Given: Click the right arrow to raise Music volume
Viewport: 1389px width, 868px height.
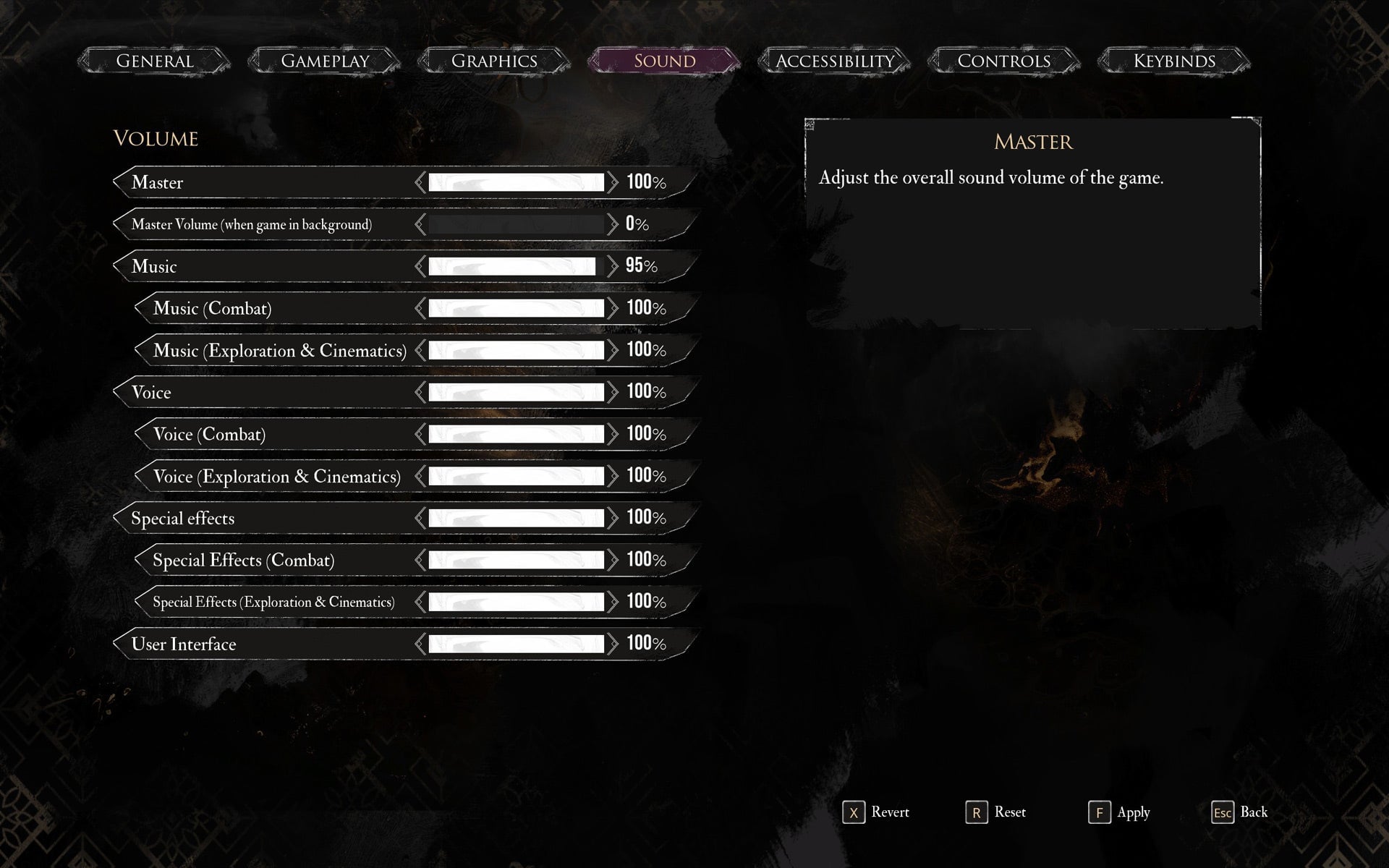Looking at the screenshot, I should pos(614,265).
